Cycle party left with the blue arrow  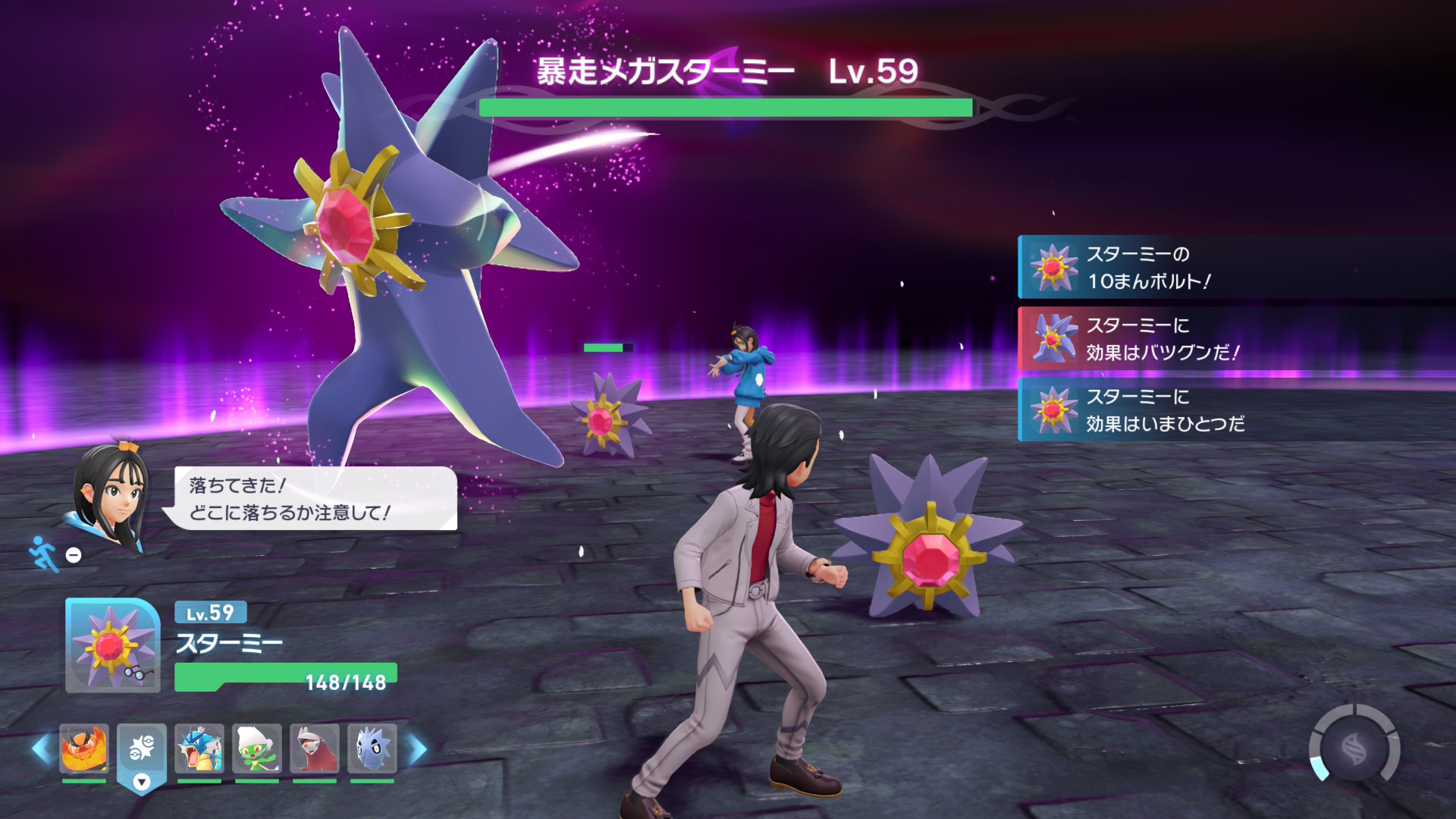(41, 749)
